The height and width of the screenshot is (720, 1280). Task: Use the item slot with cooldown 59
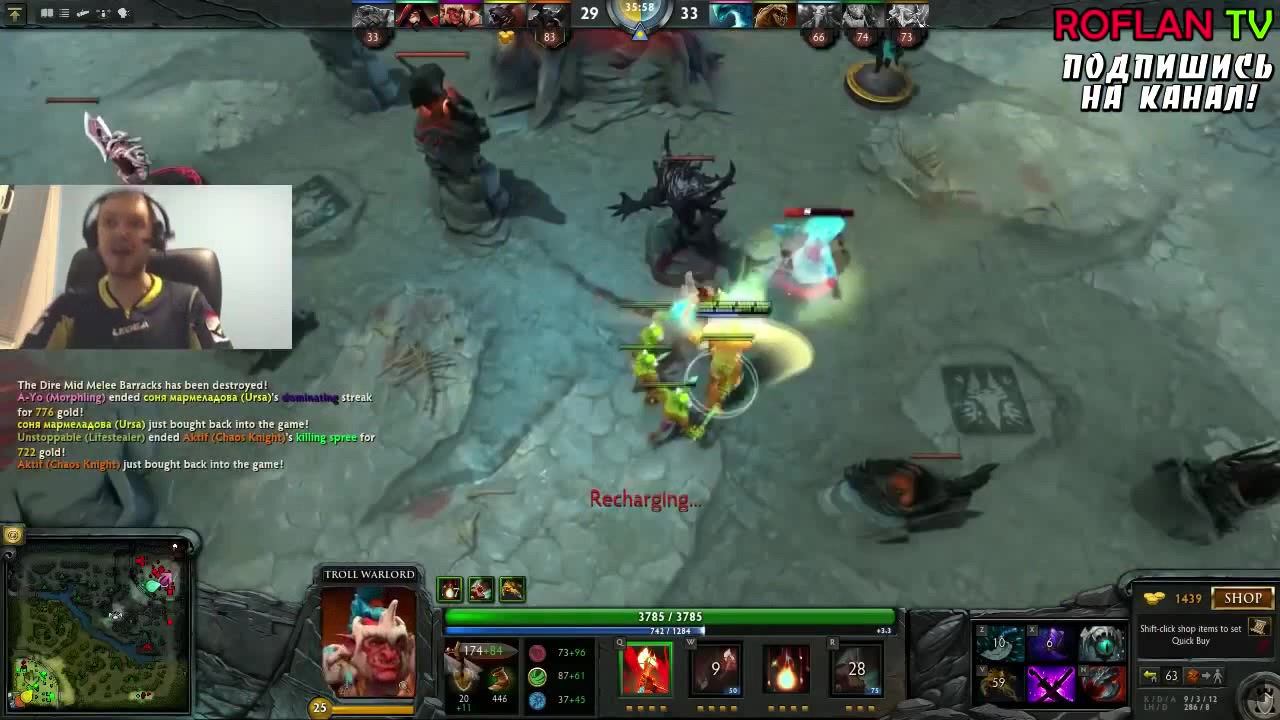pyautogui.click(x=999, y=685)
